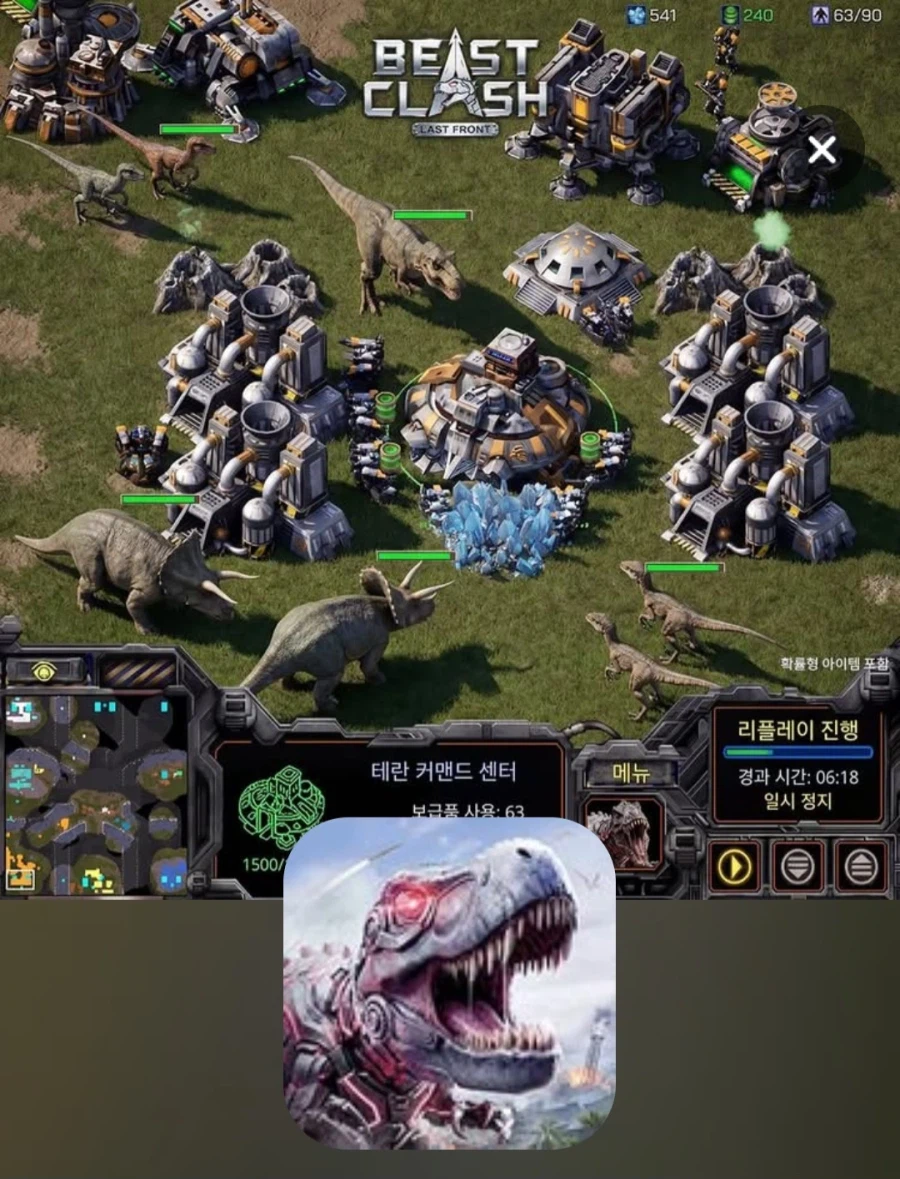Image resolution: width=900 pixels, height=1179 pixels.
Task: Click the replay play arrow button
Action: click(x=734, y=866)
